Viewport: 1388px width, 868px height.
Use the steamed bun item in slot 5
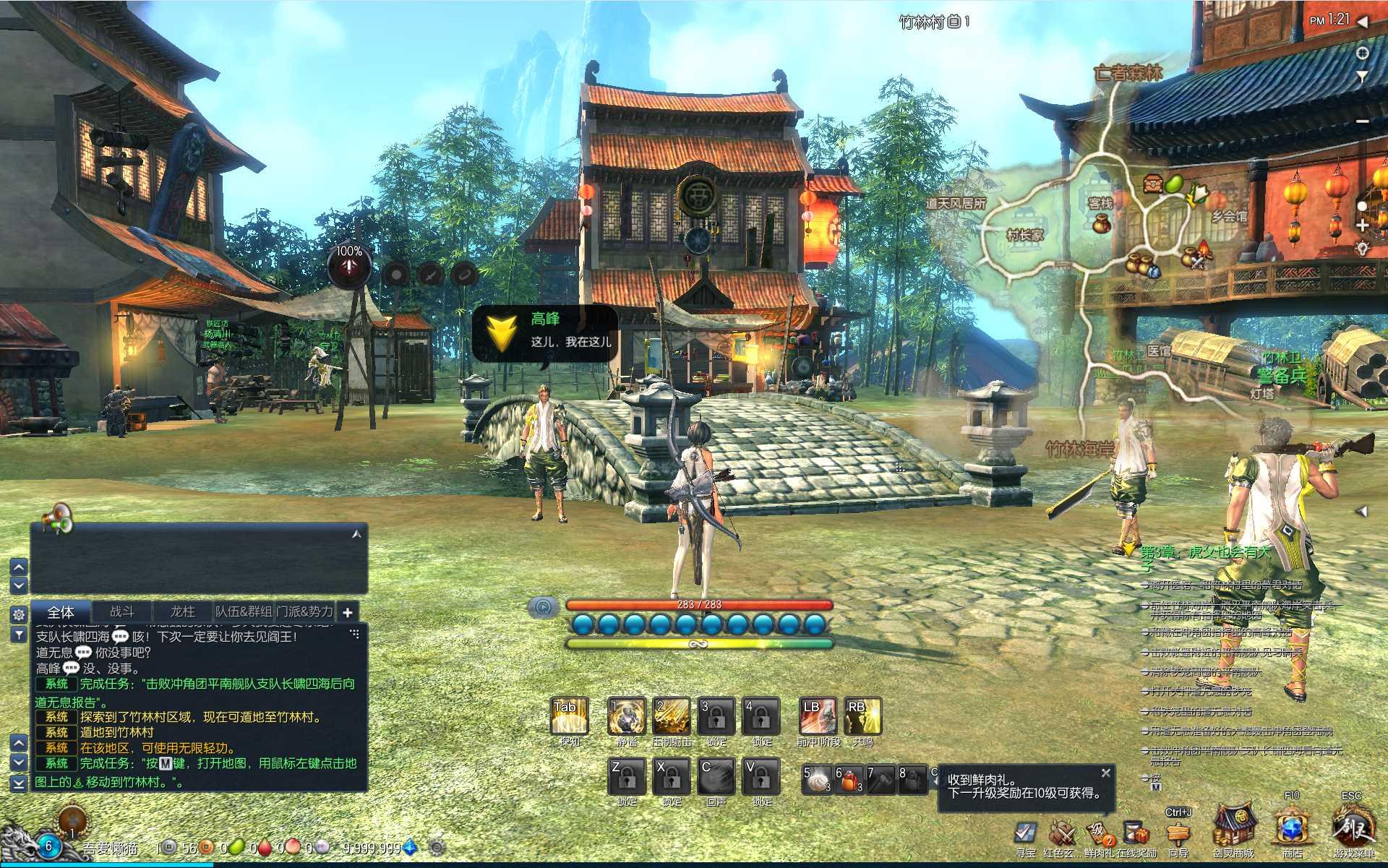[x=818, y=780]
